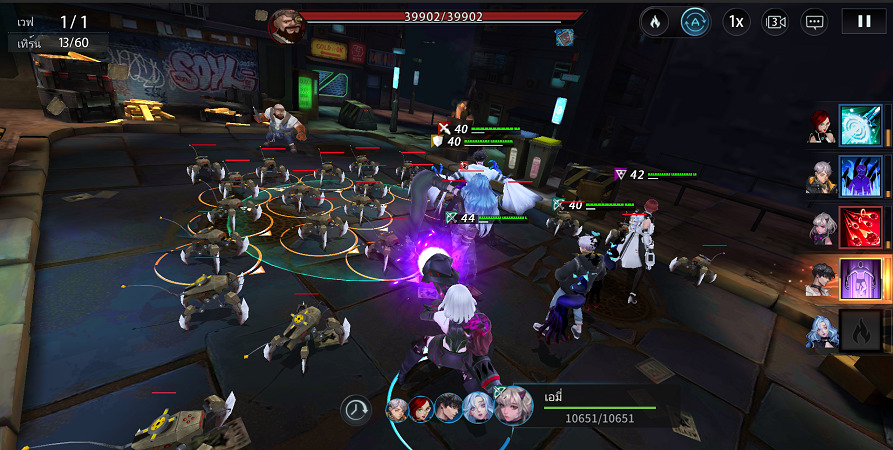Select the silver-haired hero in the turn queue
Viewport: 893px width, 450px height.
click(397, 410)
